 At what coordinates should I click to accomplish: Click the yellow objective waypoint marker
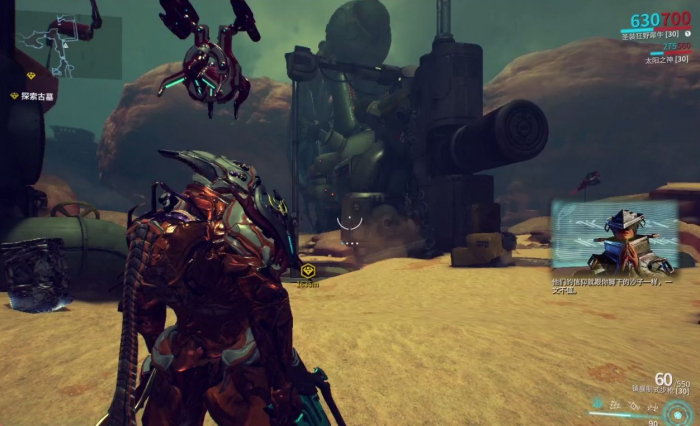(x=309, y=271)
